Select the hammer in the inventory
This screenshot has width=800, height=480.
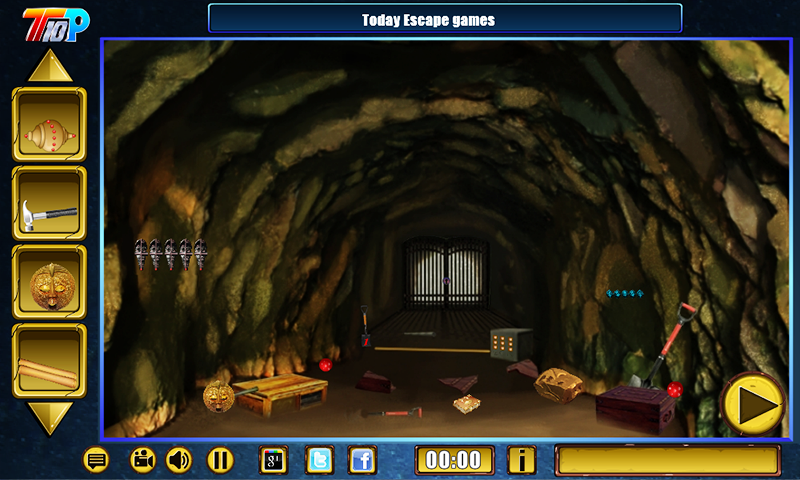(49, 203)
